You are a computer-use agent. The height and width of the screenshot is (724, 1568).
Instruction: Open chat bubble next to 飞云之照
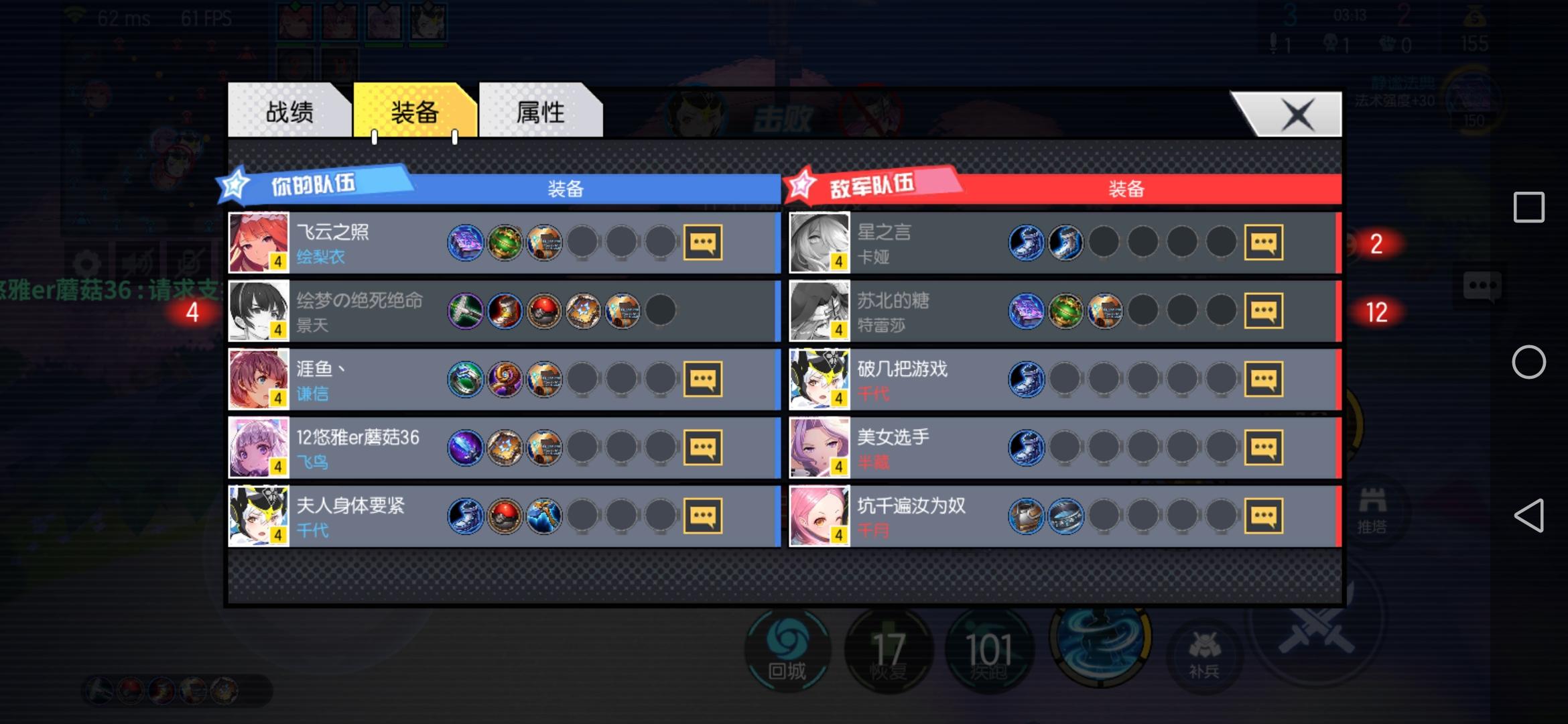coord(703,243)
